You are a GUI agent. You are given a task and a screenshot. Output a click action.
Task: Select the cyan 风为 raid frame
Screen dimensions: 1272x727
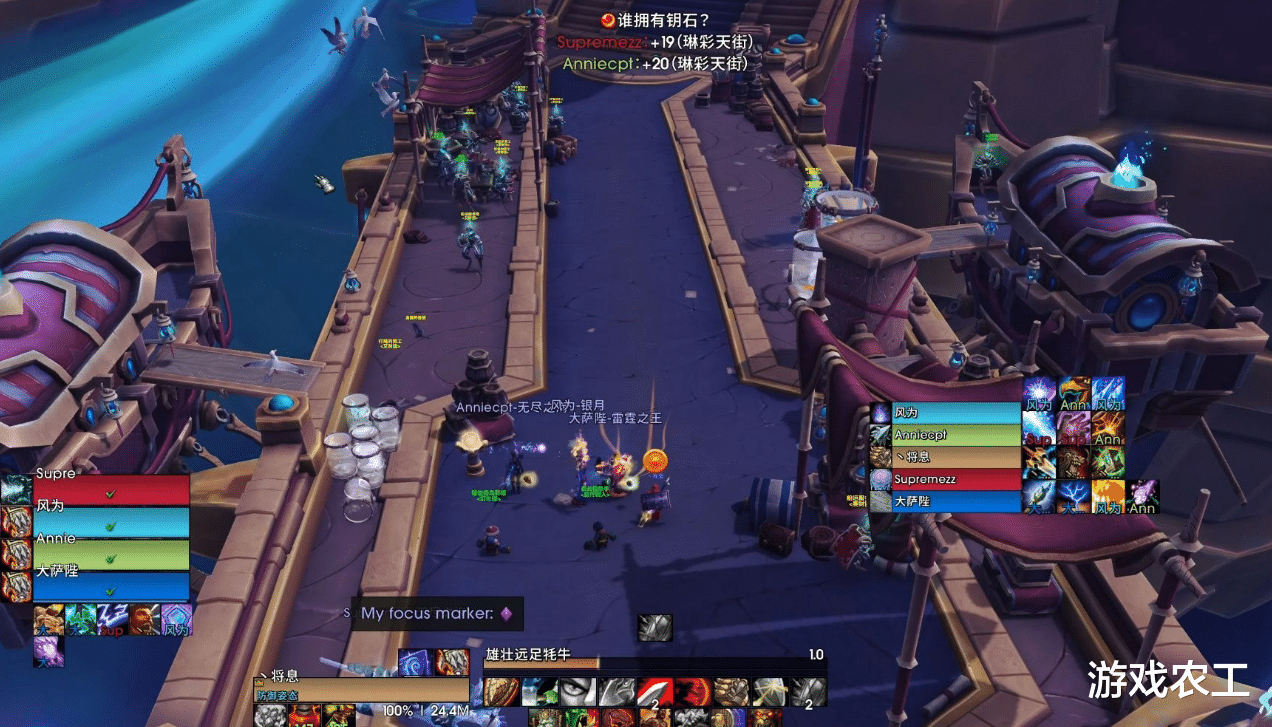point(110,522)
